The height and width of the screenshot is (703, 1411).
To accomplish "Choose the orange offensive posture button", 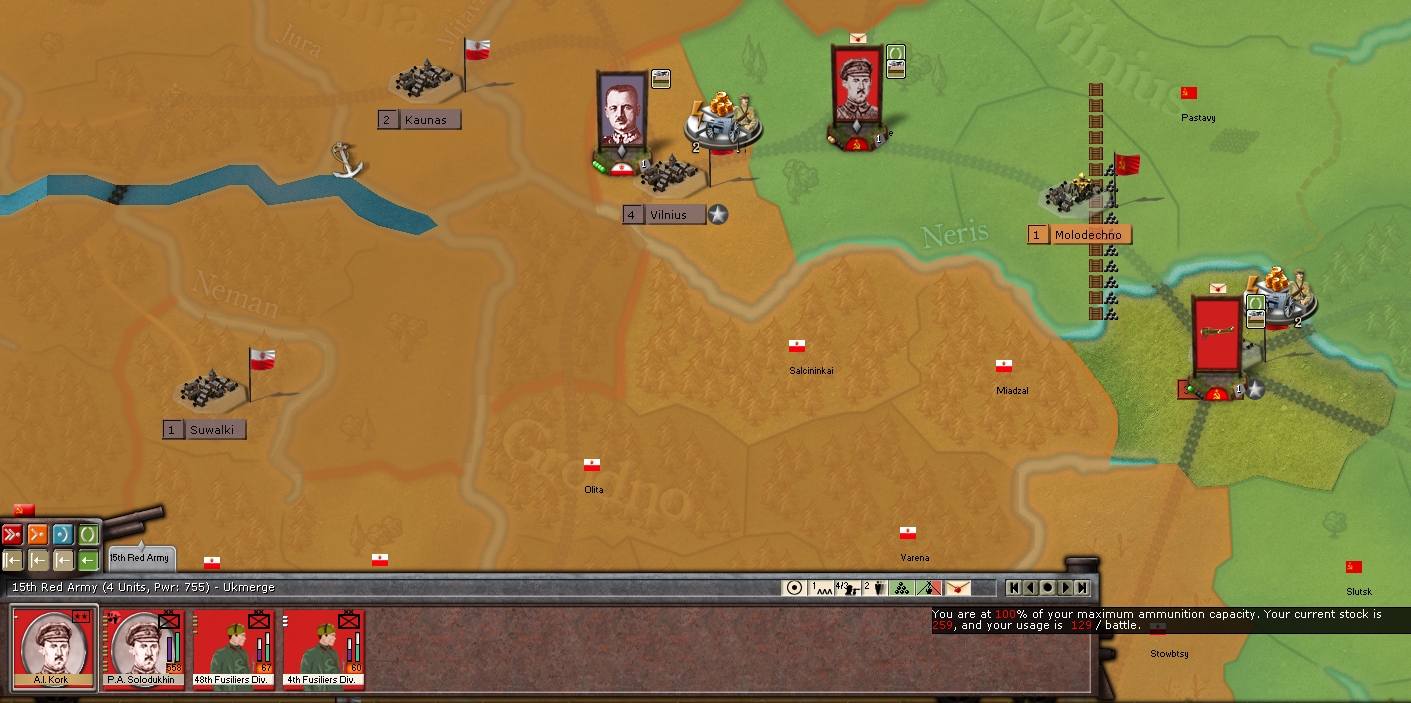I will pos(38,535).
